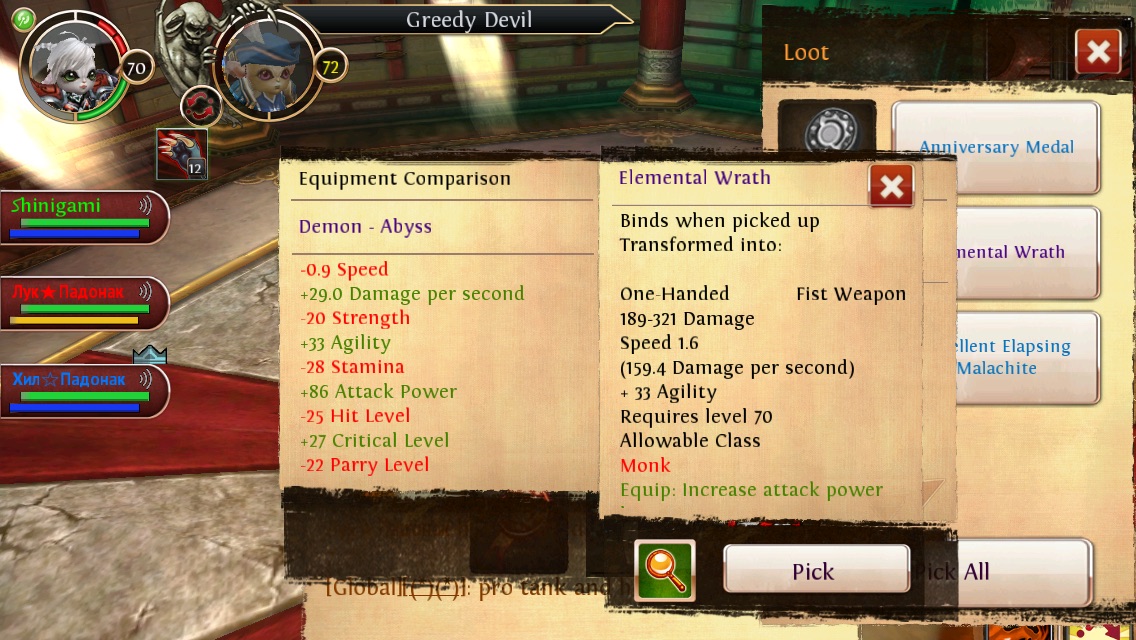
Task: Pick All loot items
Action: click(x=1010, y=572)
